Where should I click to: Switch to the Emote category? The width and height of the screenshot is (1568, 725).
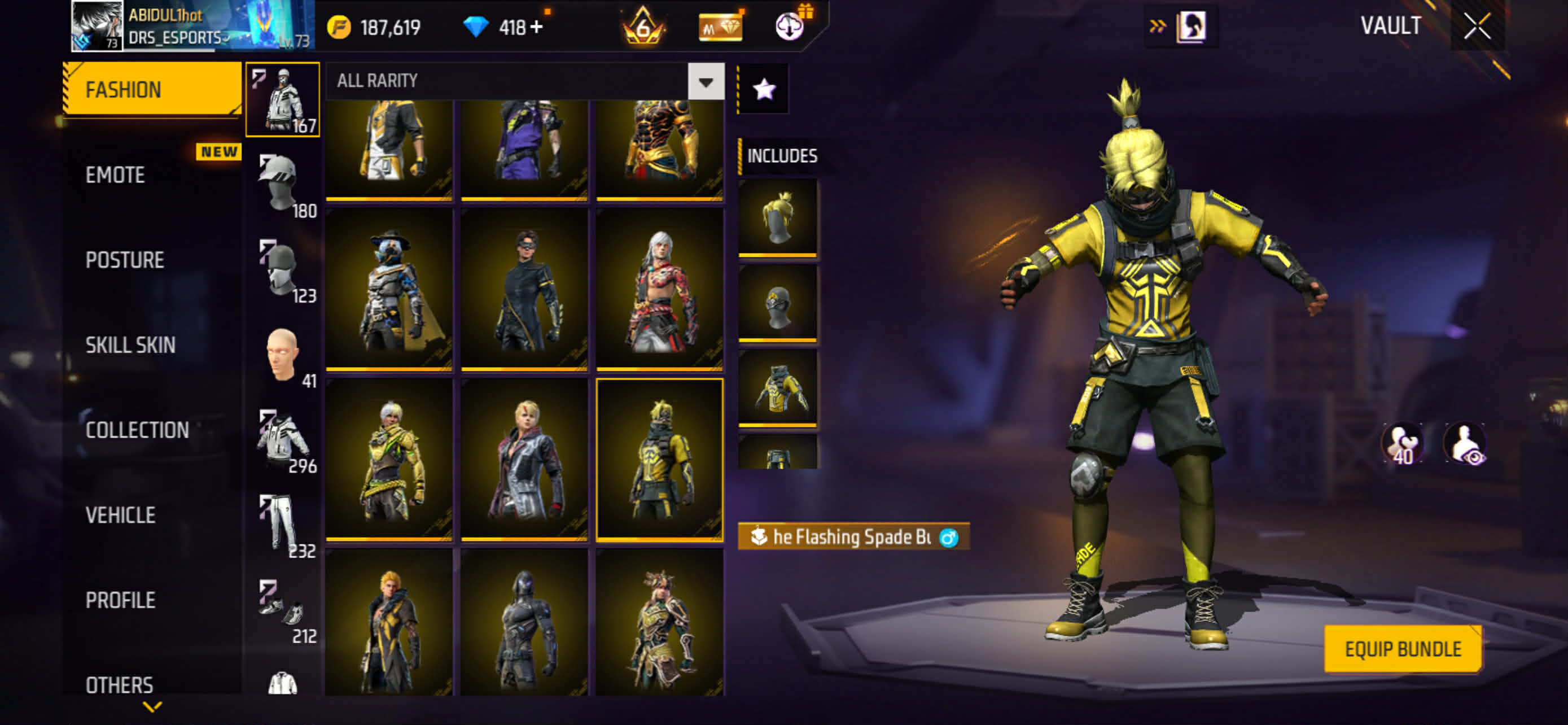click(116, 175)
